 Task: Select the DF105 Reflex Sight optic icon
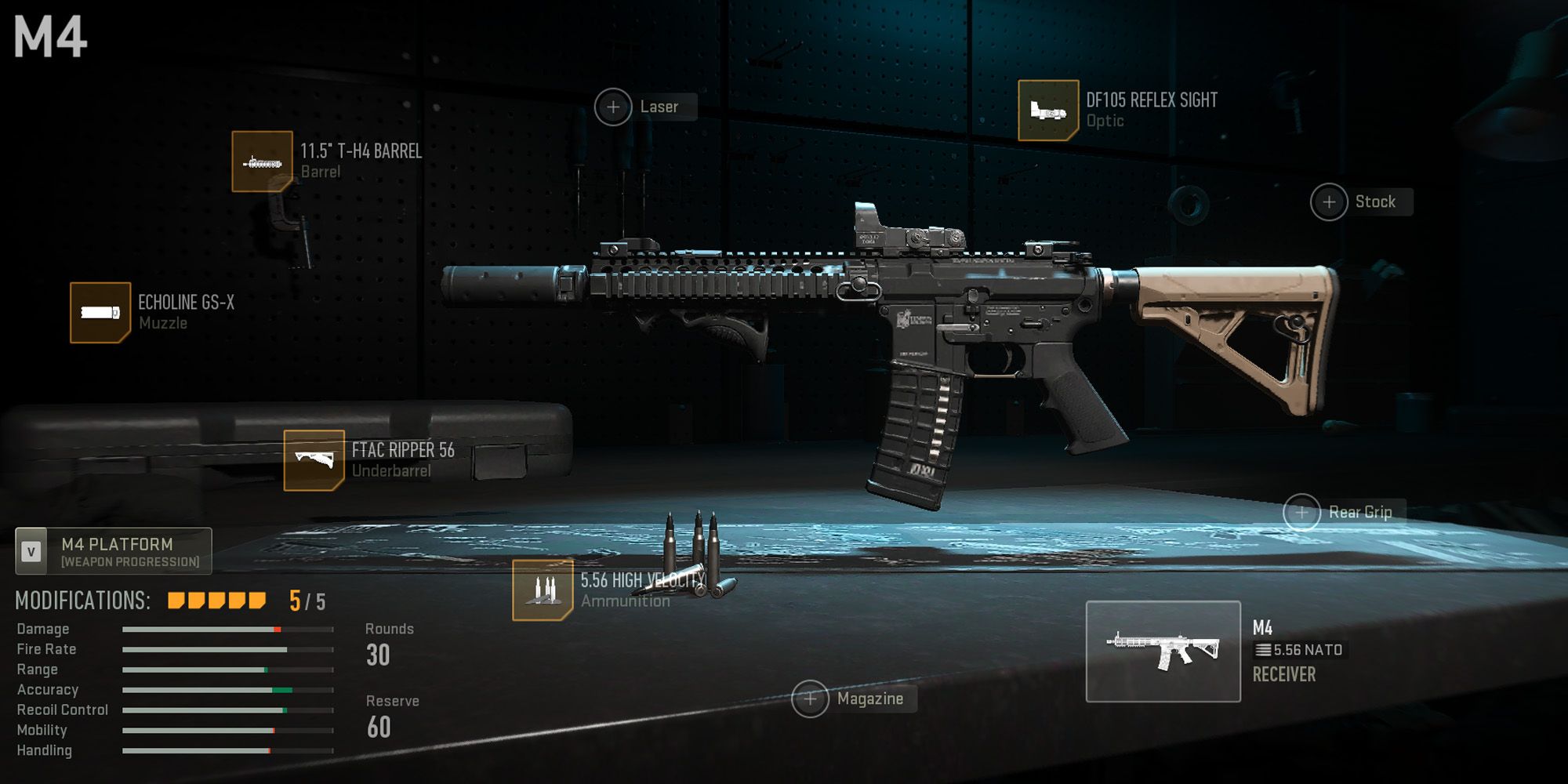click(1049, 107)
